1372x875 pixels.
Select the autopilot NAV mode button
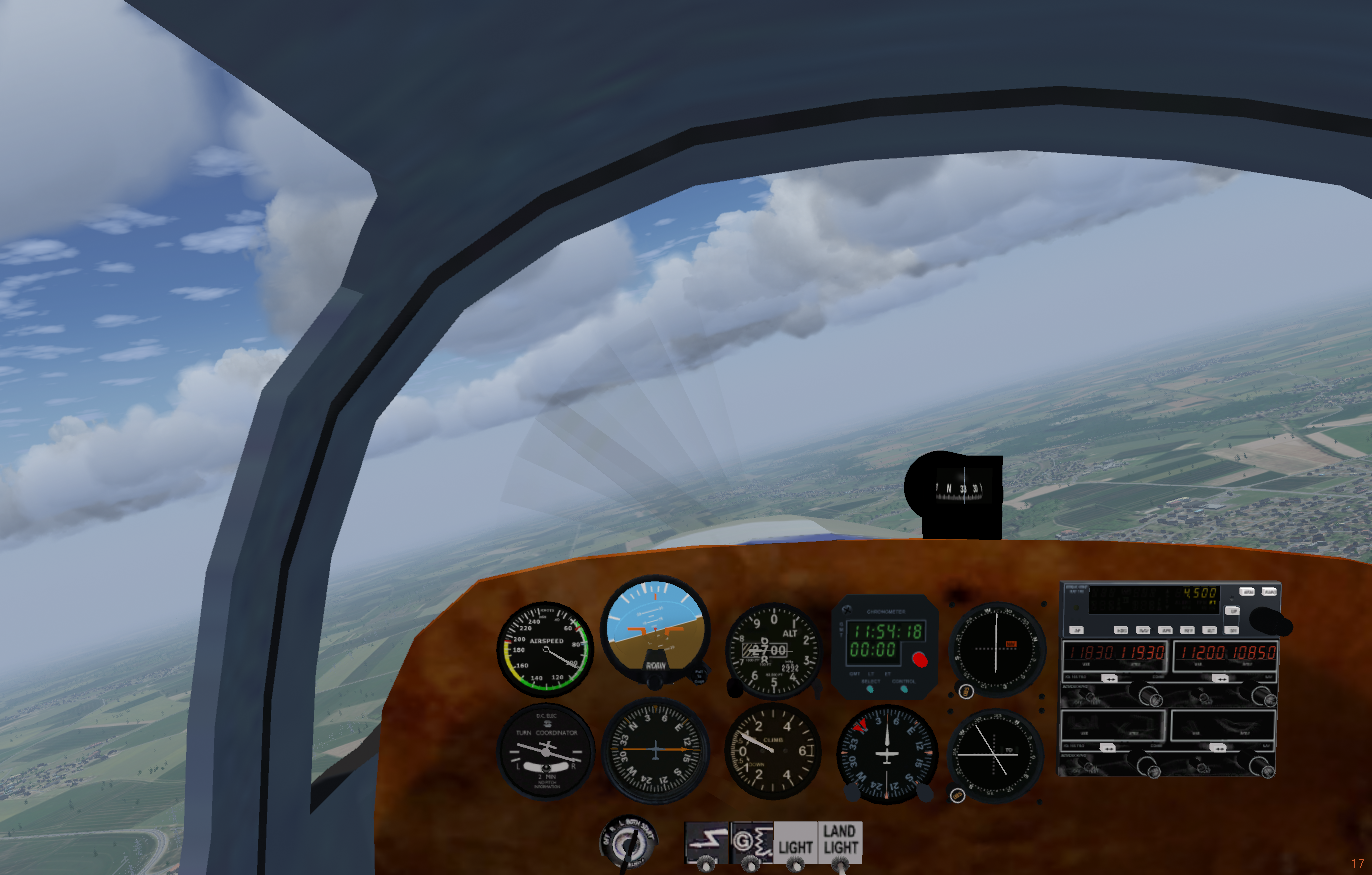pyautogui.click(x=1143, y=630)
